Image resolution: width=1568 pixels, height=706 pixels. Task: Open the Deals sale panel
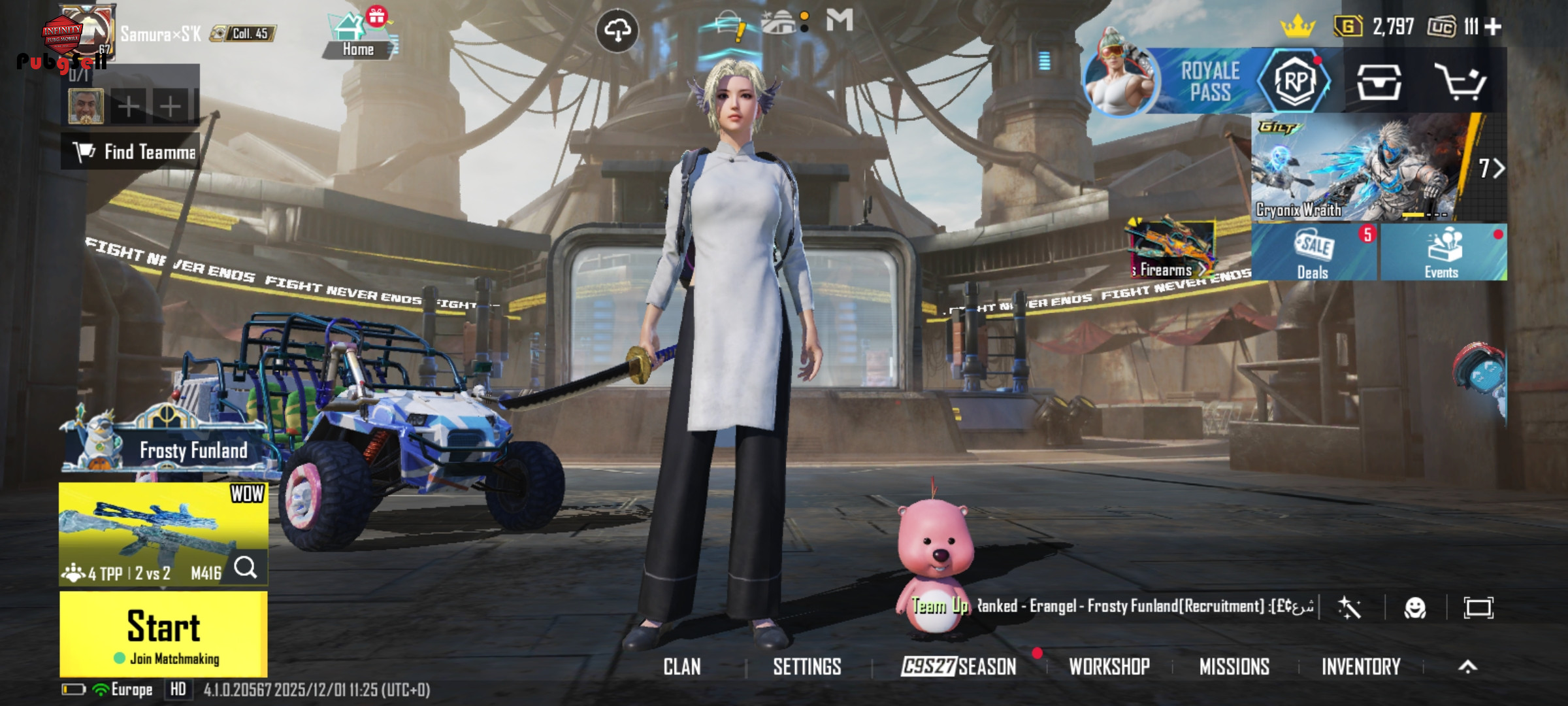point(1313,253)
